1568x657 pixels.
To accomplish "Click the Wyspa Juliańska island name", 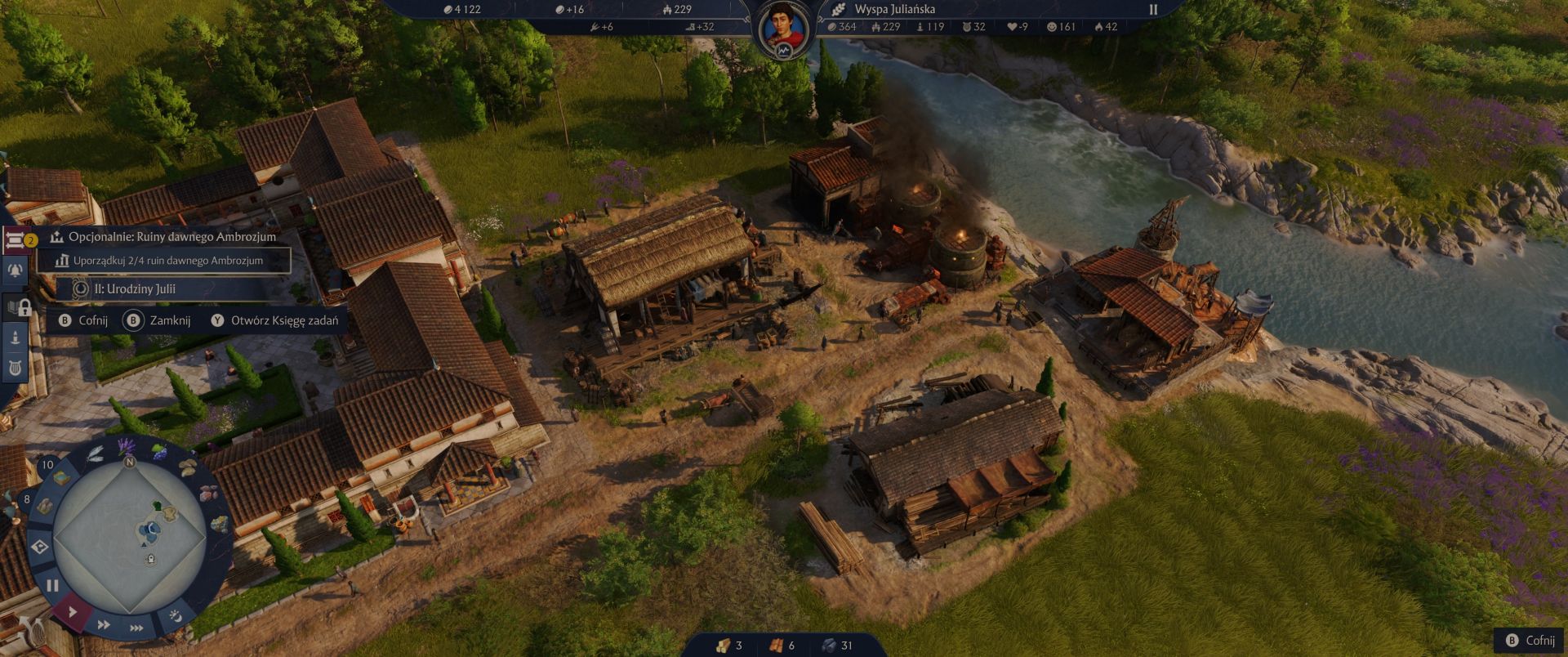I will click(x=894, y=9).
